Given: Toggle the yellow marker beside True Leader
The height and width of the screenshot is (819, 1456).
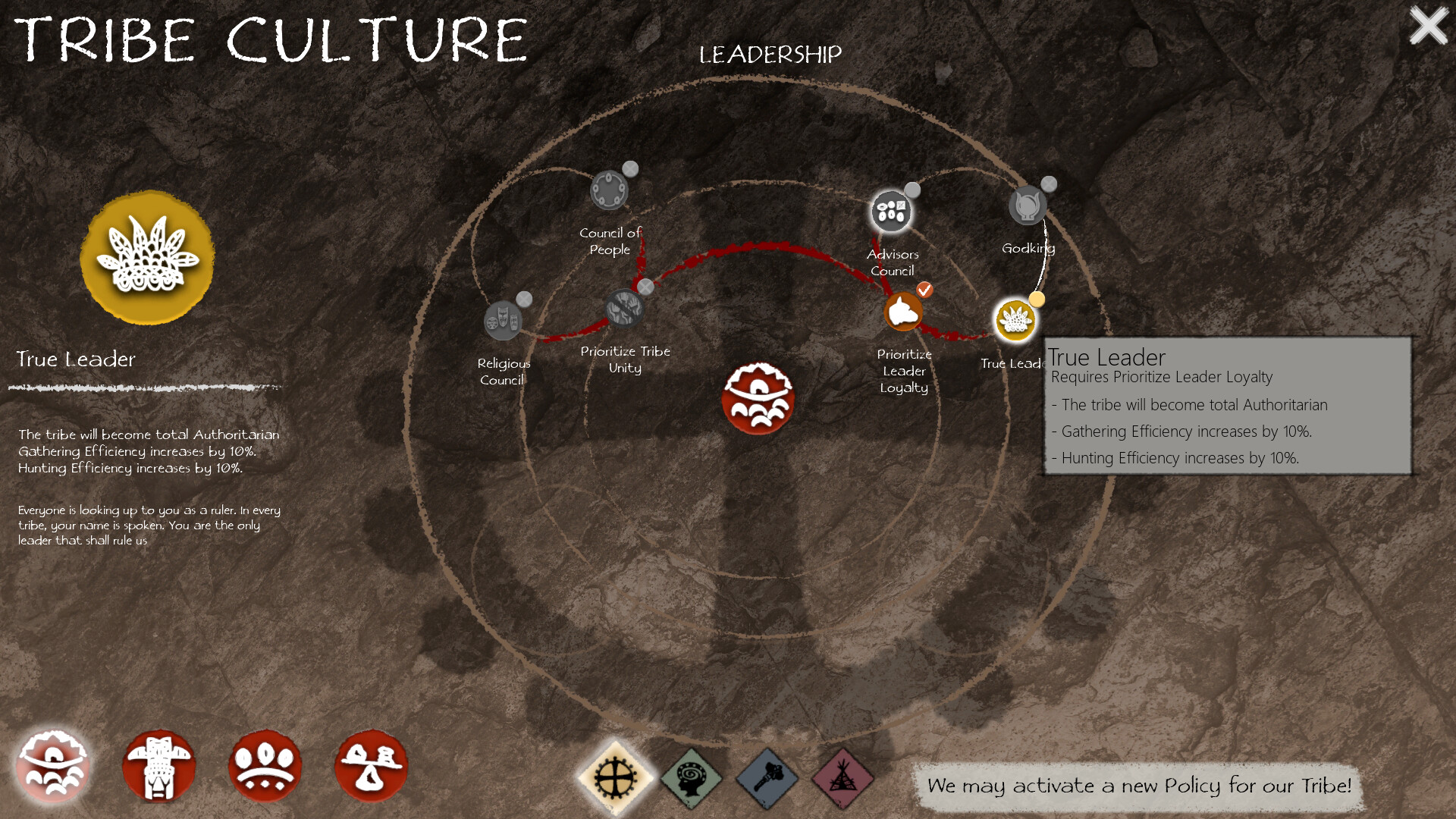Looking at the screenshot, I should coord(1037,300).
